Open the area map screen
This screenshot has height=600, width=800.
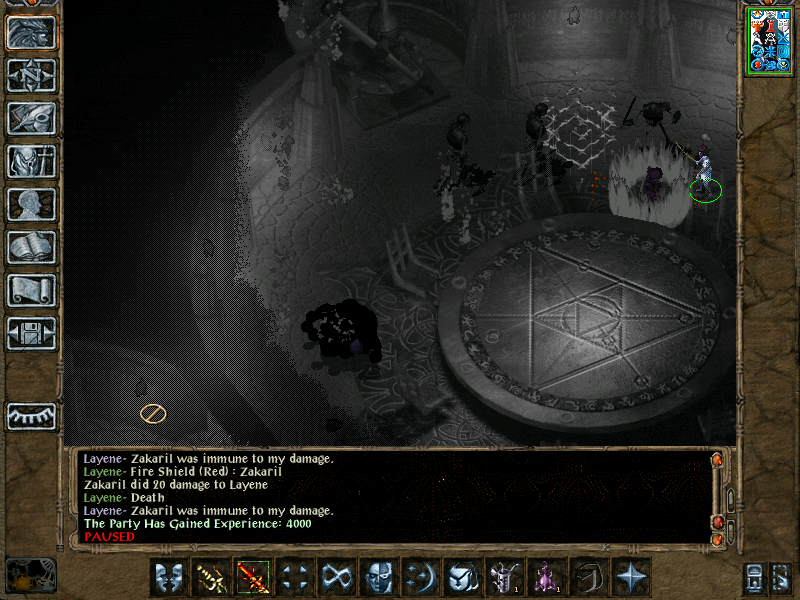point(31,75)
